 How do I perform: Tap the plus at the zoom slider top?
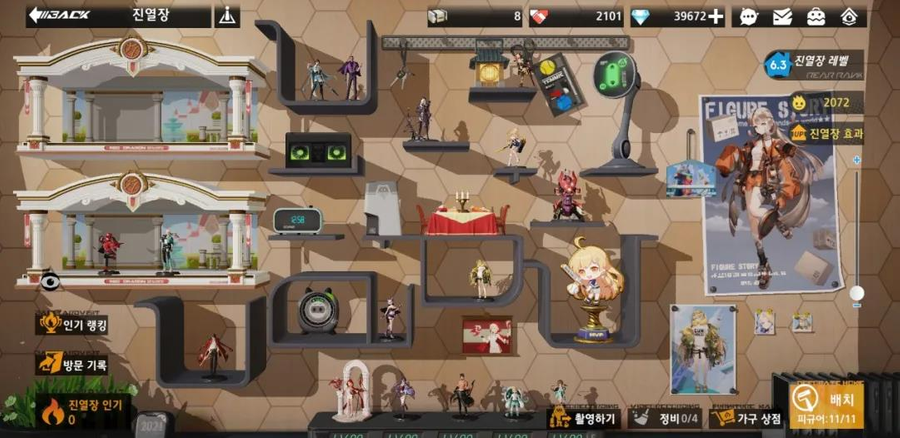pyautogui.click(x=856, y=159)
